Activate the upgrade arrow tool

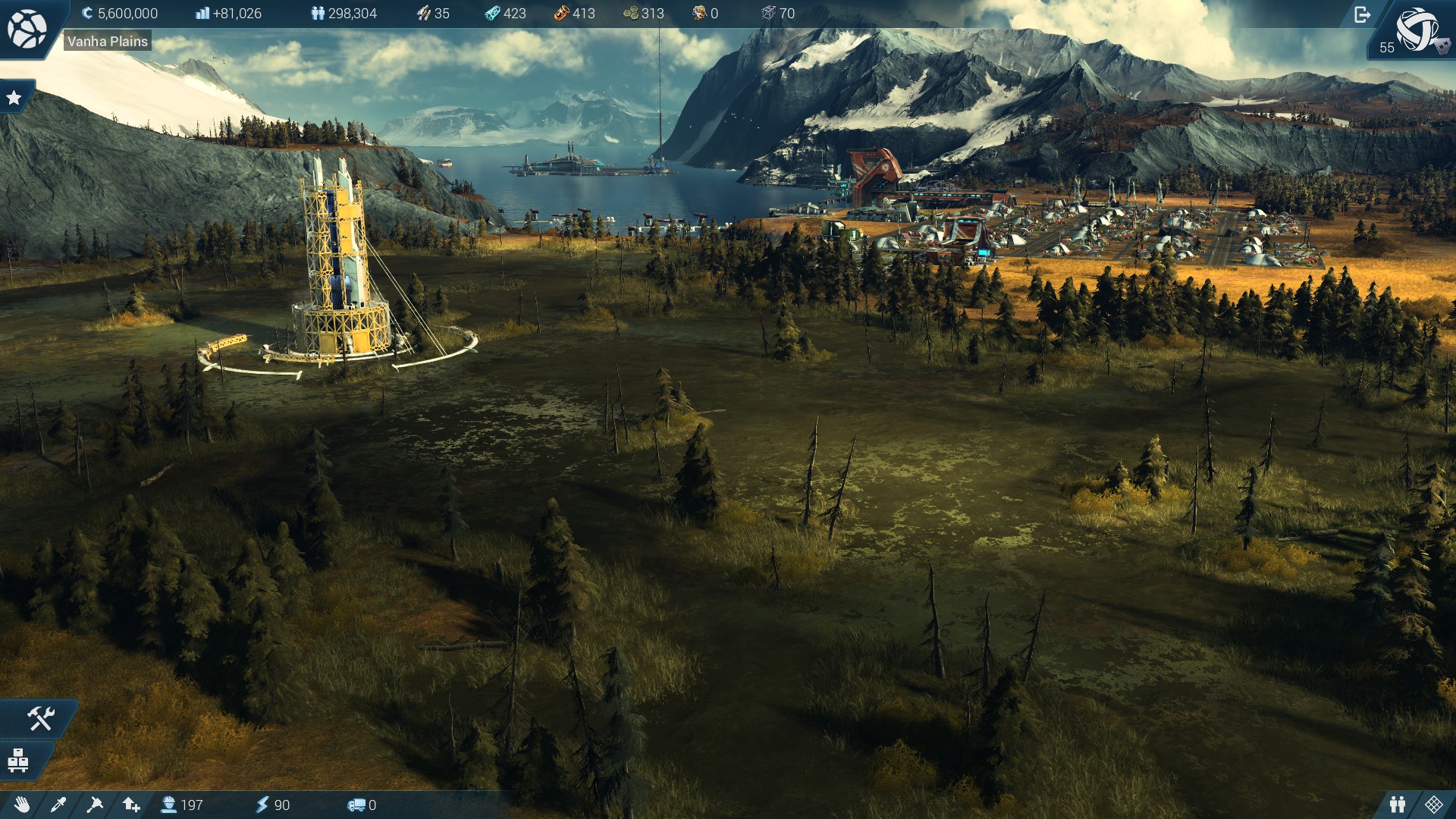pos(131,805)
